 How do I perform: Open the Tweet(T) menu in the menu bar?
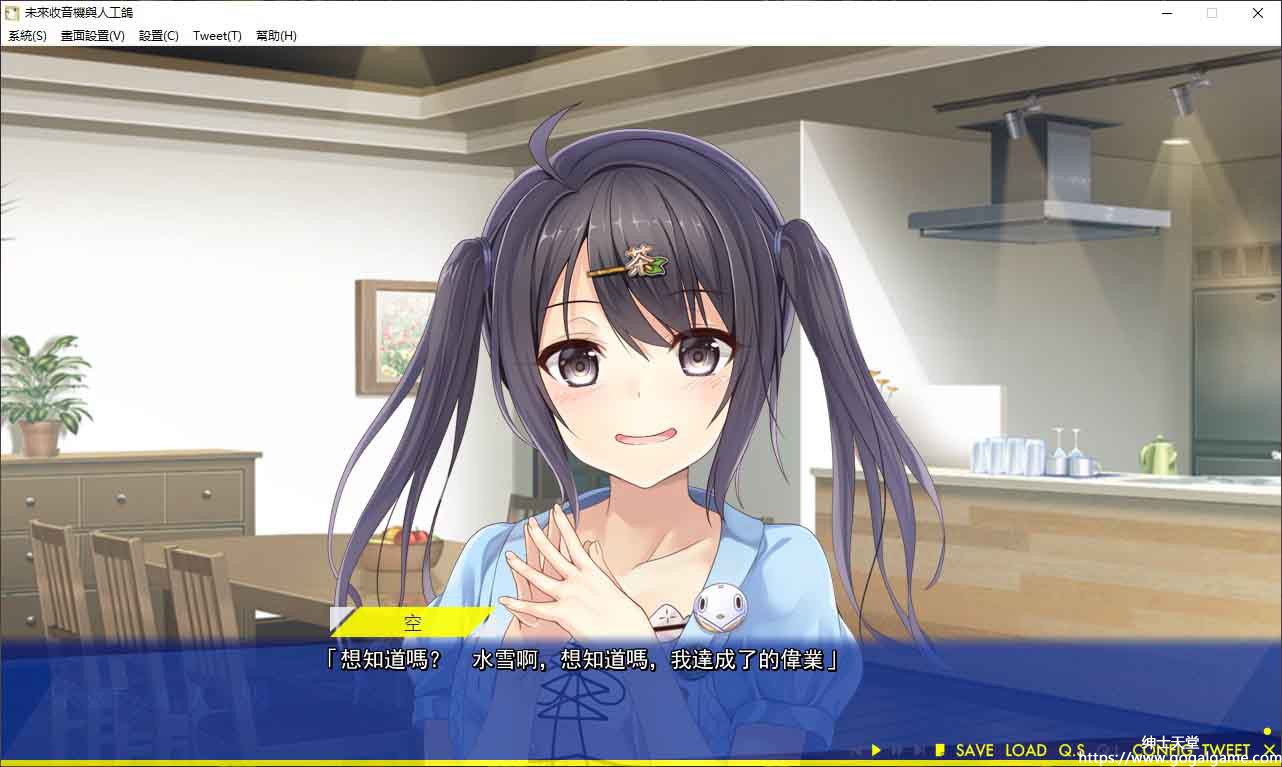(217, 36)
